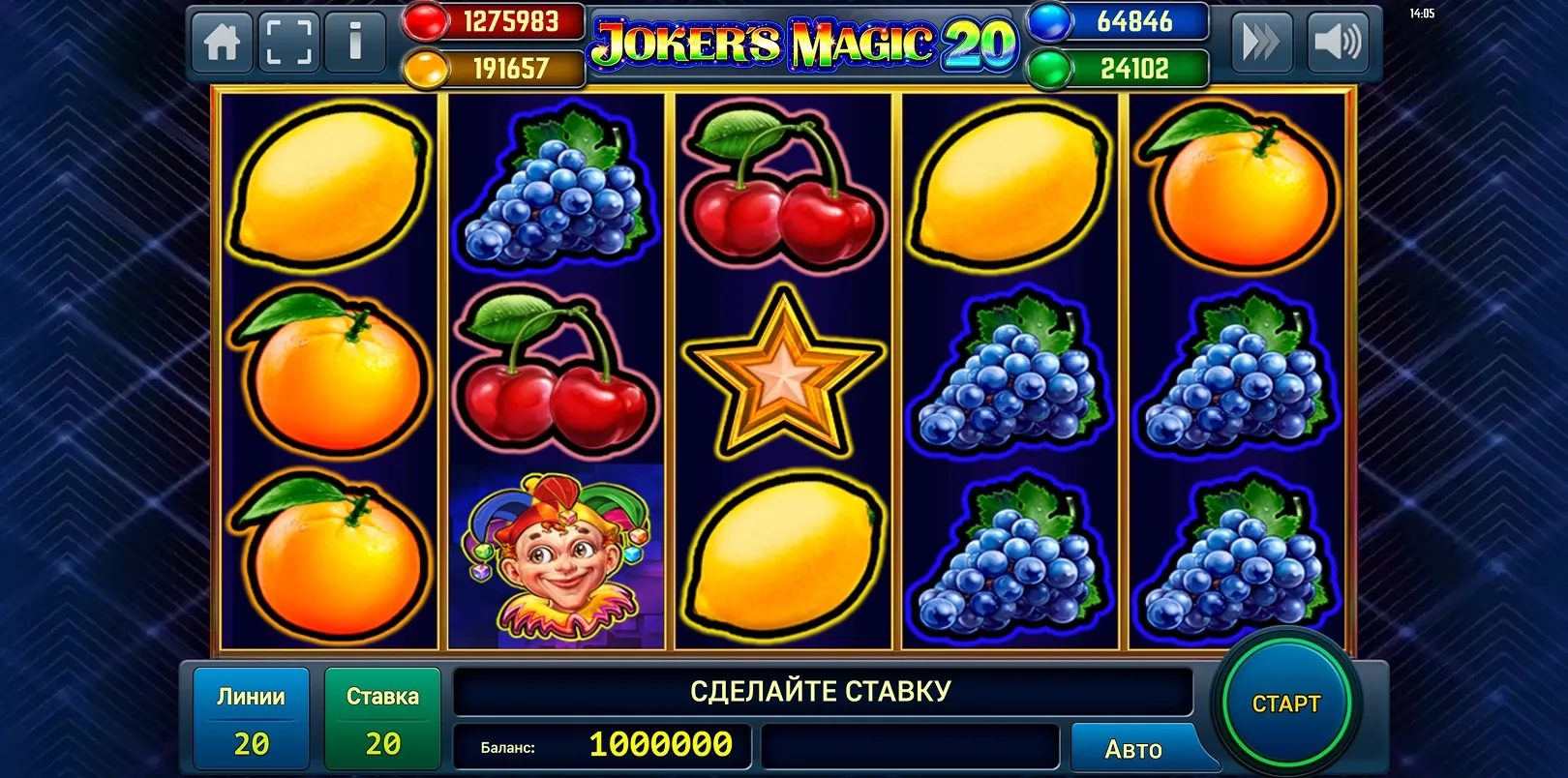
Task: Click the home icon to exit
Action: [x=221, y=43]
